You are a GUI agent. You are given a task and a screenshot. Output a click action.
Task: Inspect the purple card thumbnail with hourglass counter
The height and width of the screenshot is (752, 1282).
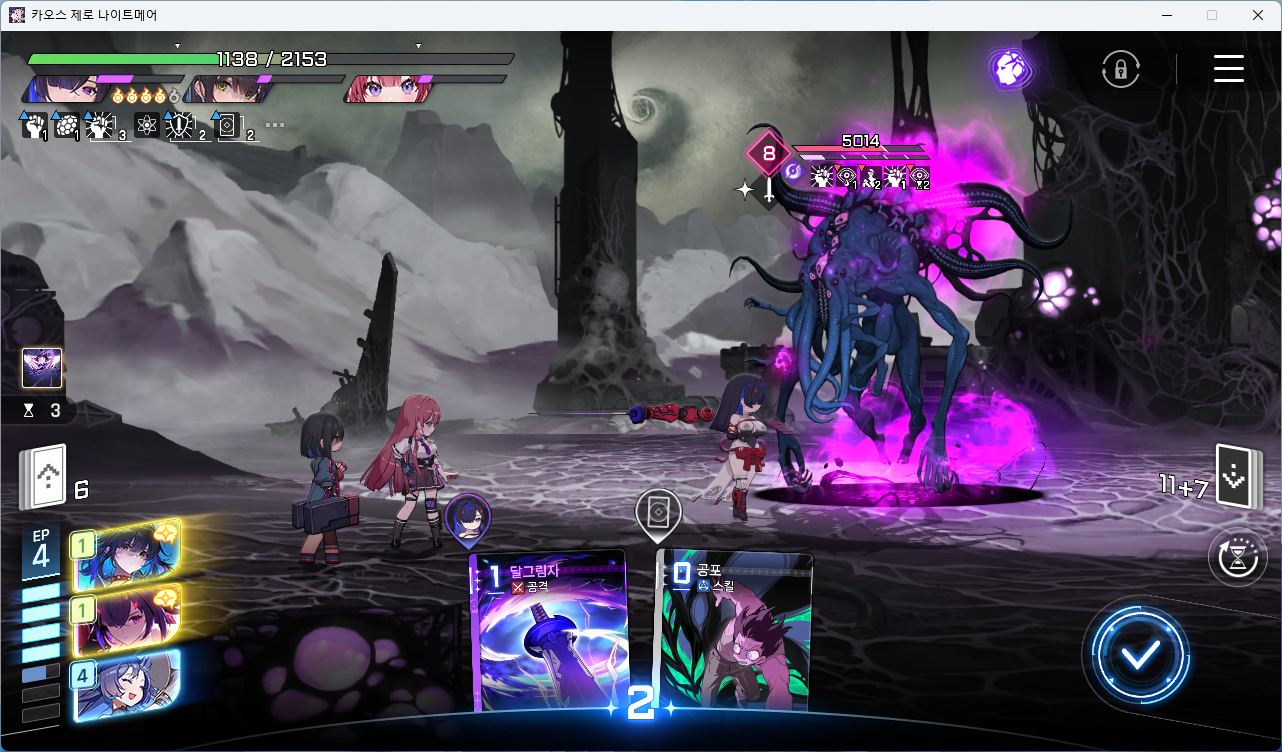pyautogui.click(x=42, y=369)
